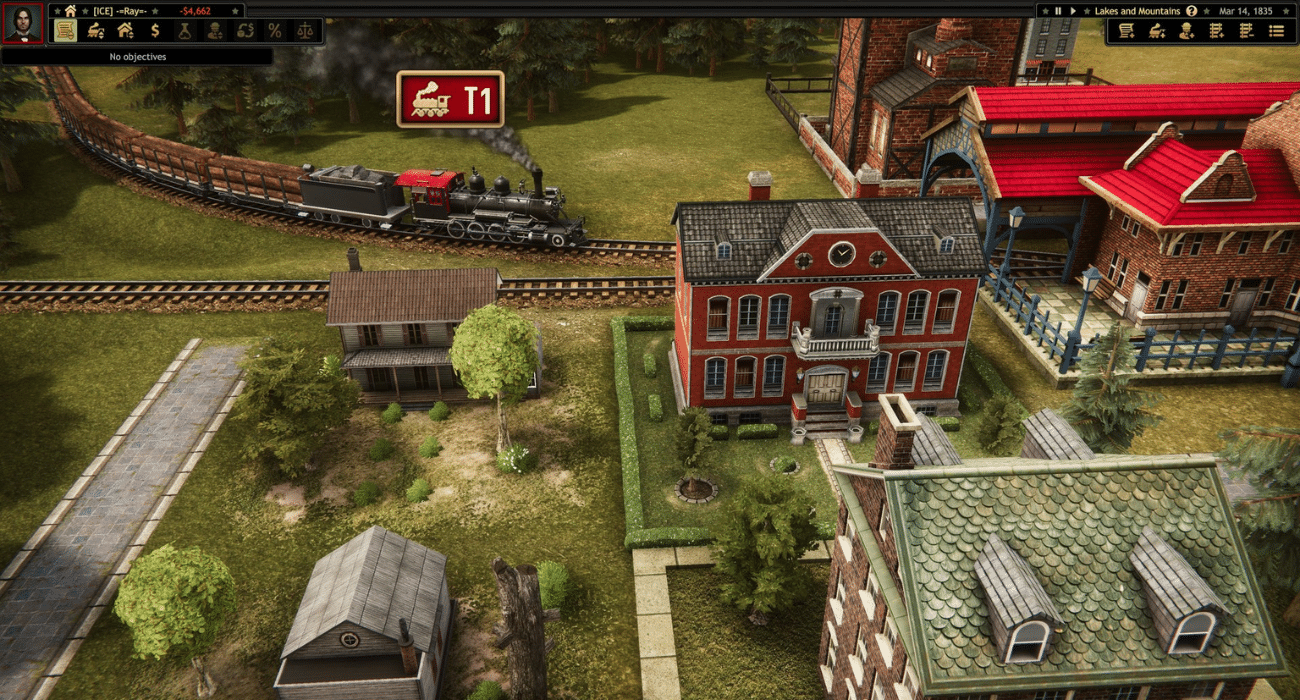The width and height of the screenshot is (1300, 700).
Task: Click the play speed arrow
Action: [1073, 10]
